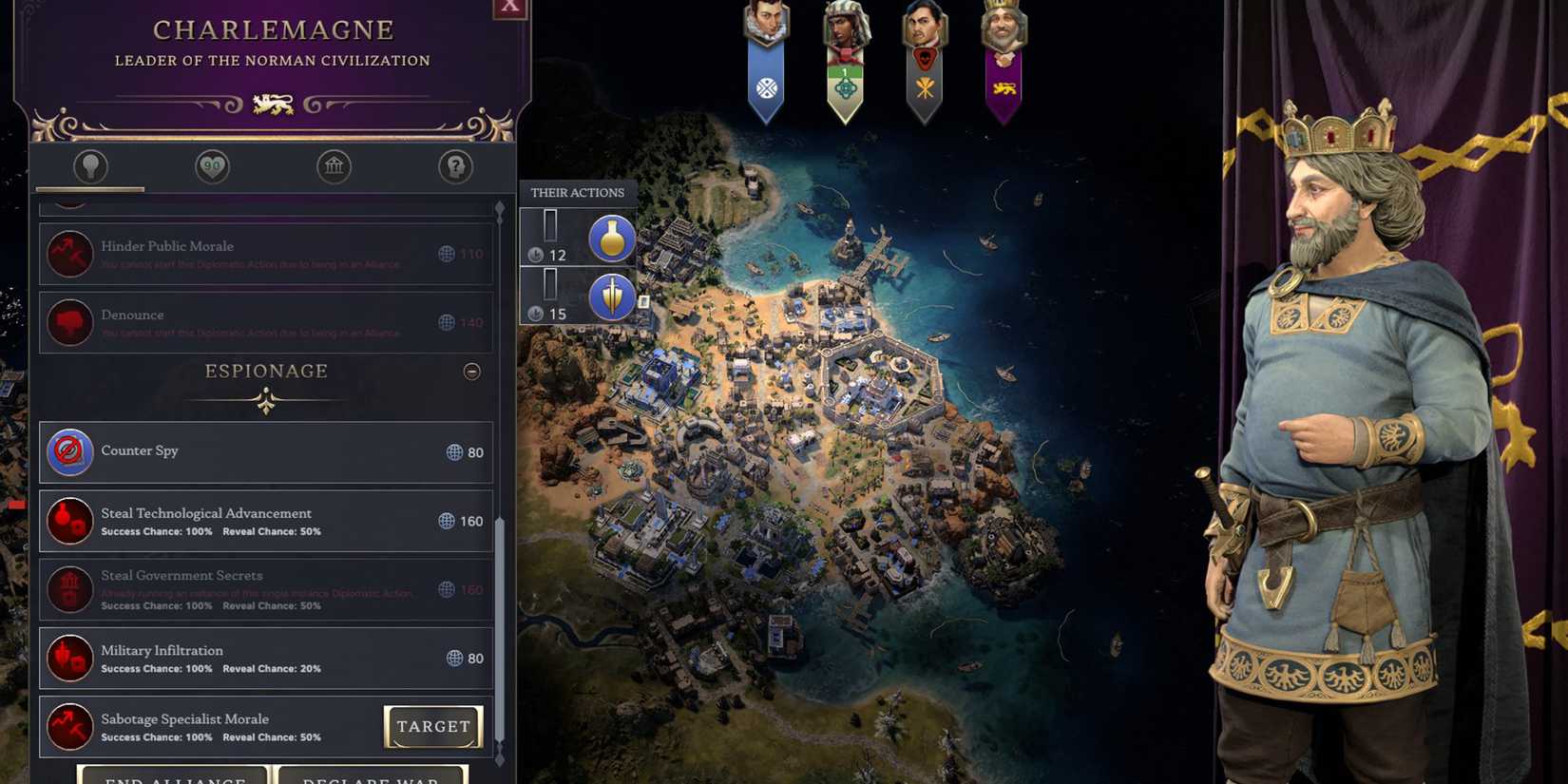Click the Sabotage Specialist Morale icon
The width and height of the screenshot is (1568, 784).
[x=68, y=726]
